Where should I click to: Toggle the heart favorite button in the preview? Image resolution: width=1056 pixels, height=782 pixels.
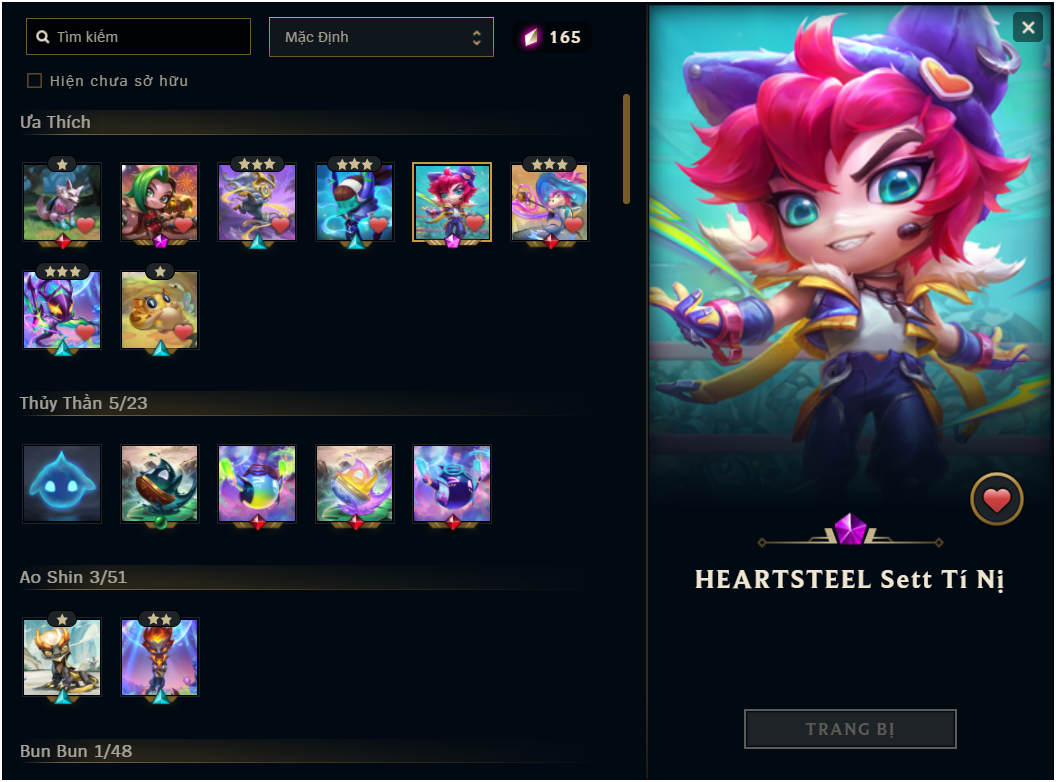tap(996, 499)
